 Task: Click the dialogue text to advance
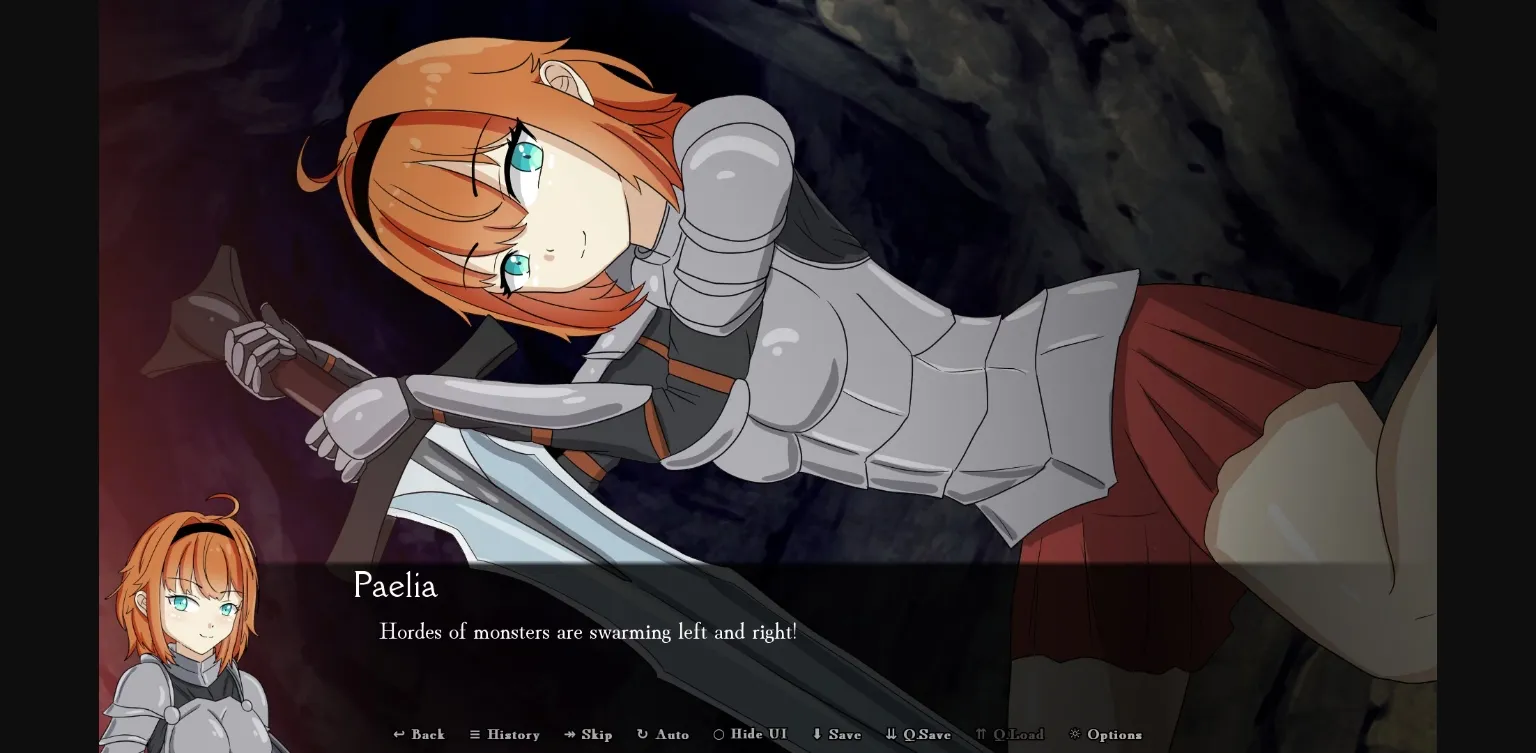[x=588, y=632]
